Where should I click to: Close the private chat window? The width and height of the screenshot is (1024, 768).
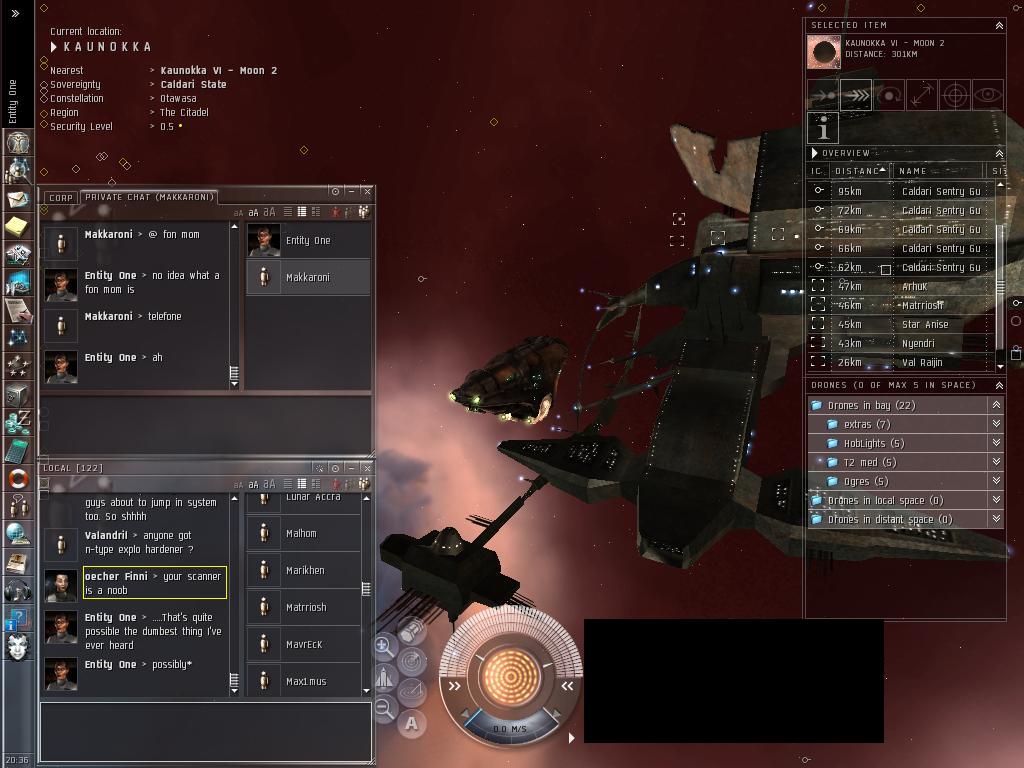(367, 191)
